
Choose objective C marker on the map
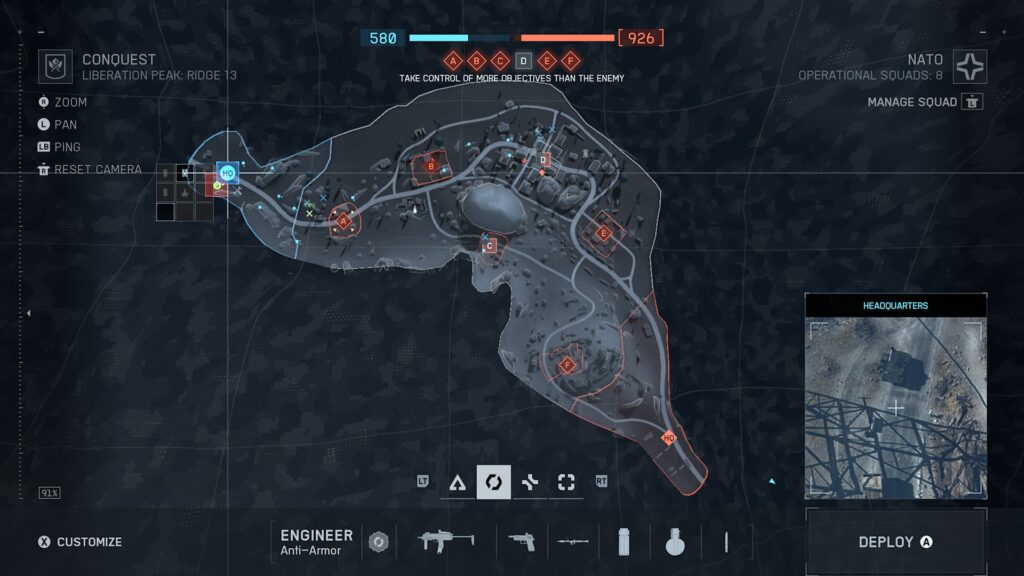point(490,245)
